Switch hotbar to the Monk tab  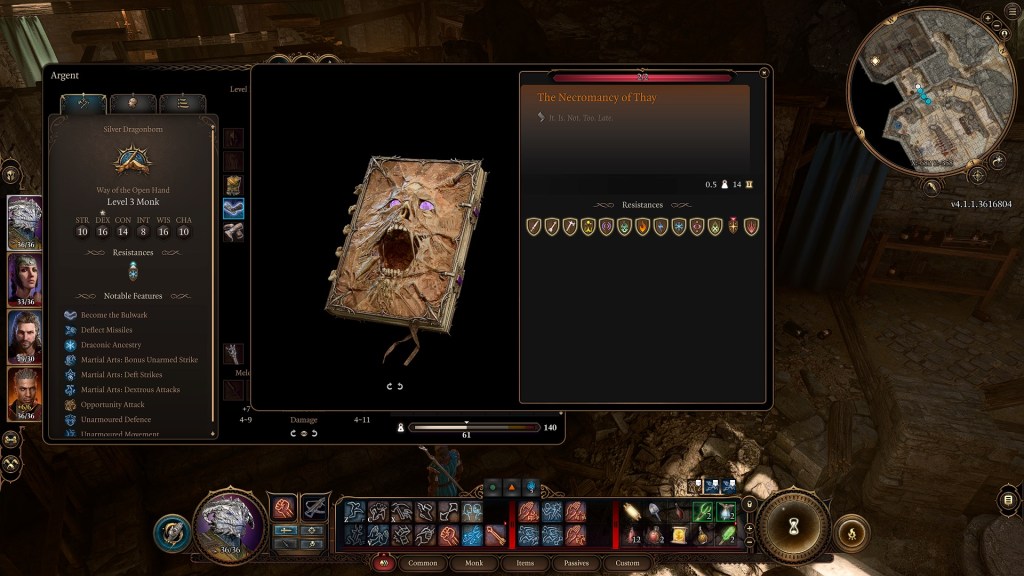tap(475, 563)
